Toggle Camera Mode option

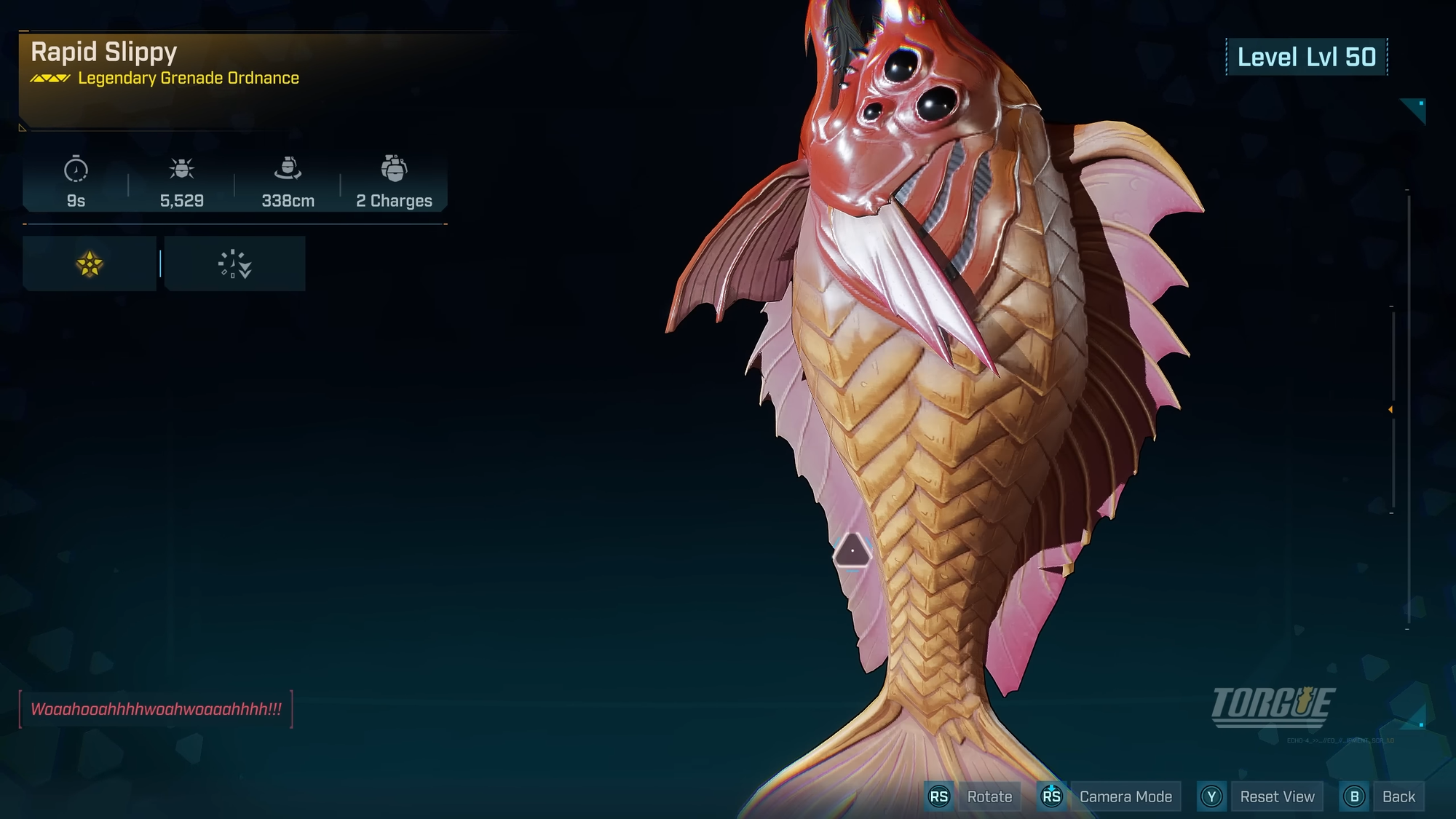(1125, 796)
